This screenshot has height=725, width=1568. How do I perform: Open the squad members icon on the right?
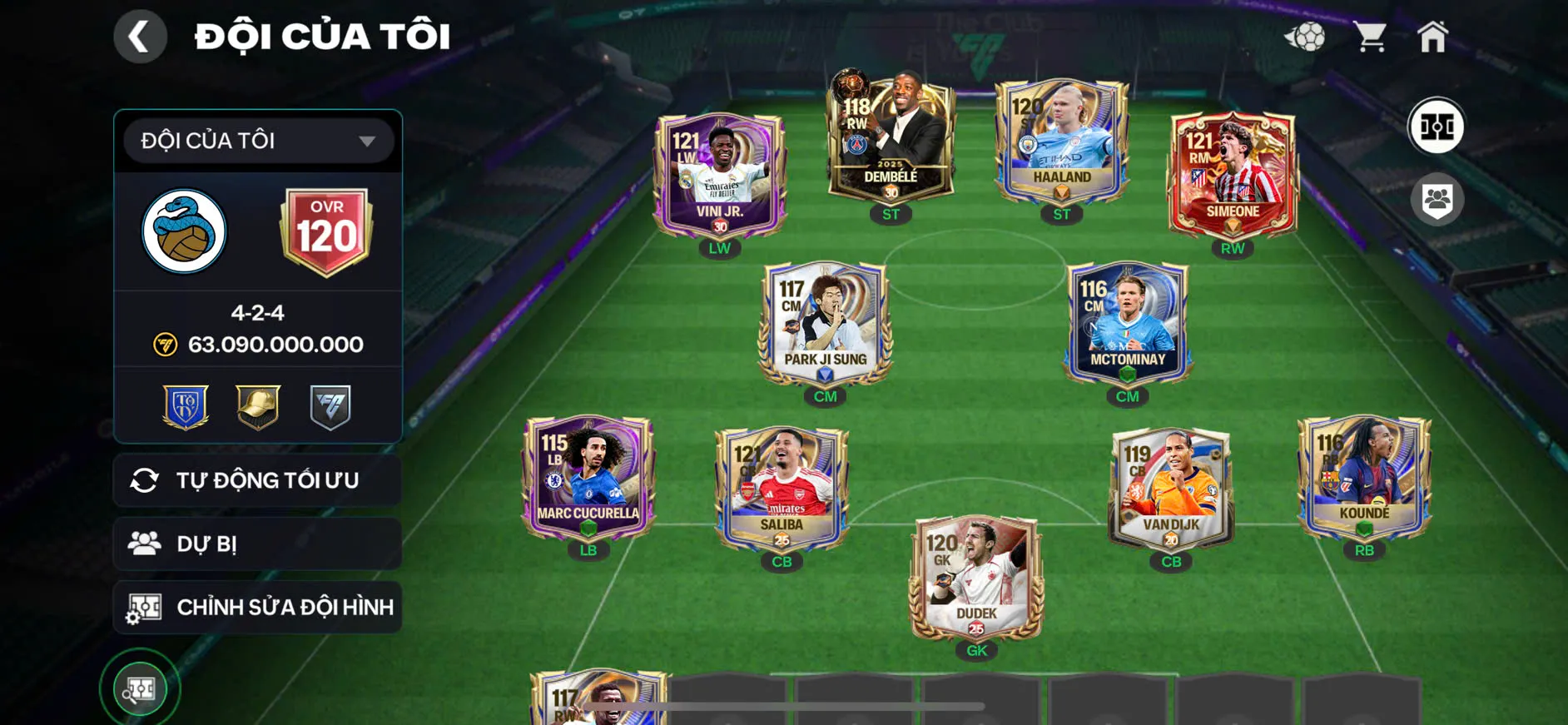(1439, 197)
